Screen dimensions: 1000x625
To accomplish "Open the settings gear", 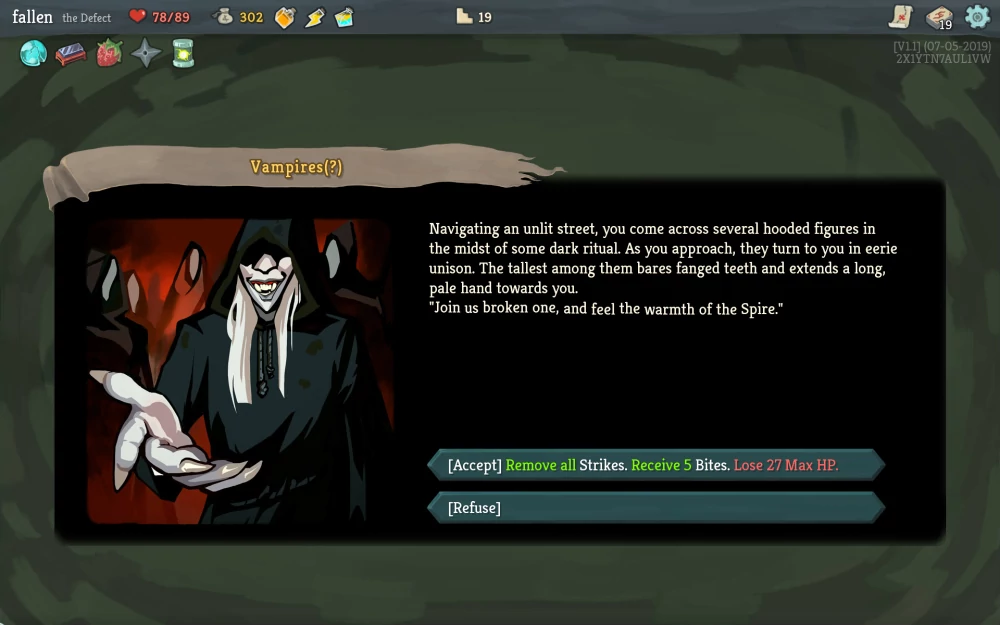I will (977, 16).
